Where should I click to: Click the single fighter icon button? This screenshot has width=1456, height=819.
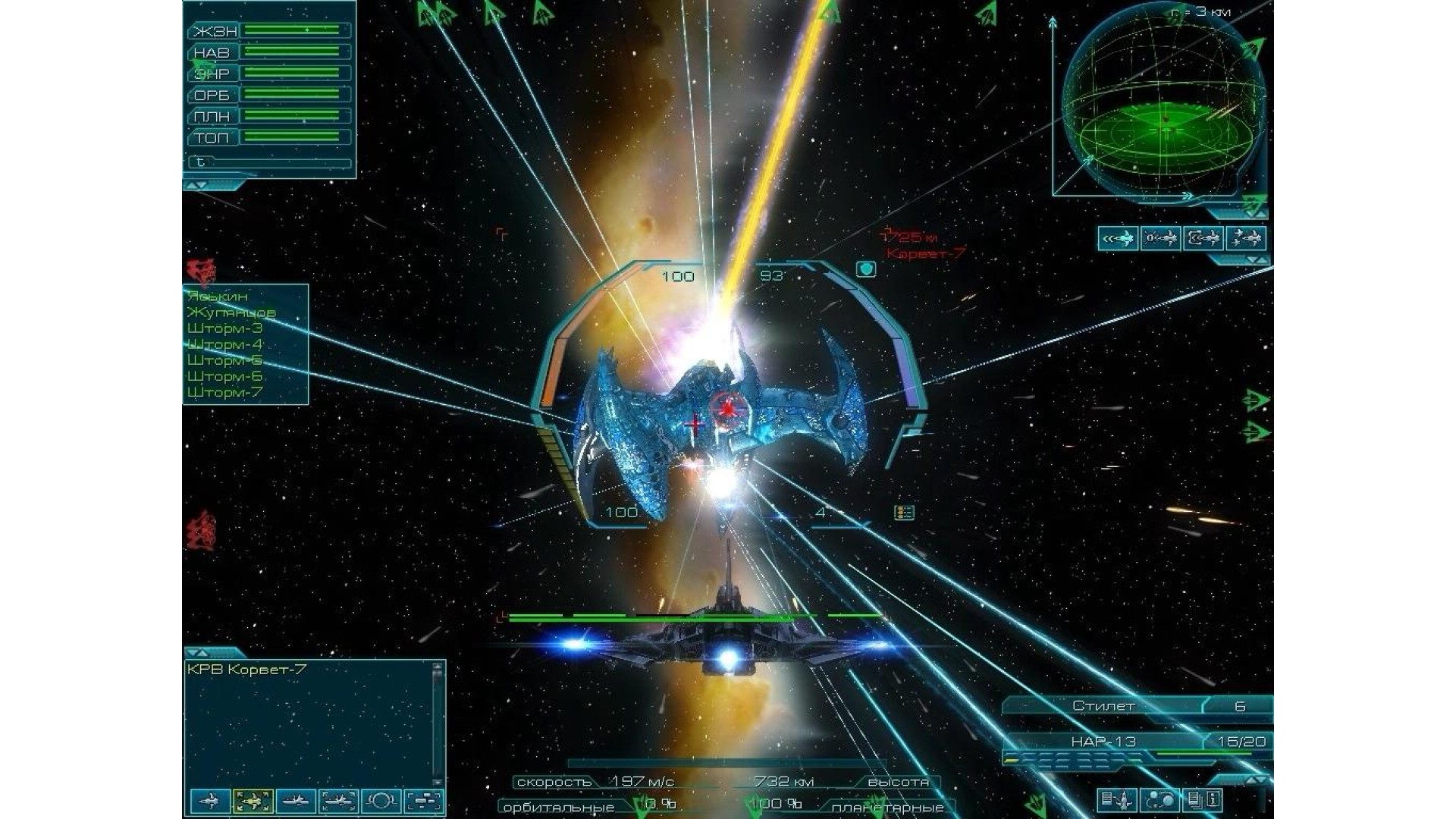210,801
